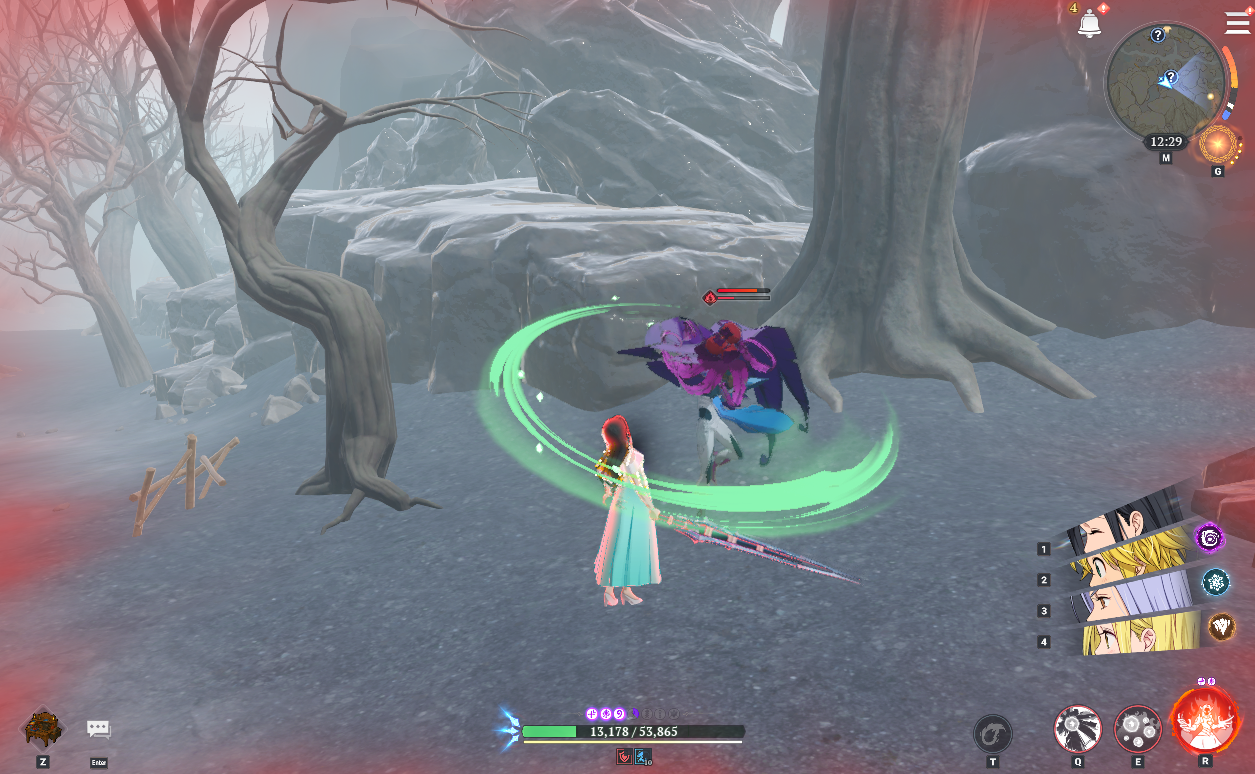Trigger the purple swirl tag skill
The image size is (1255, 774).
tap(1210, 539)
